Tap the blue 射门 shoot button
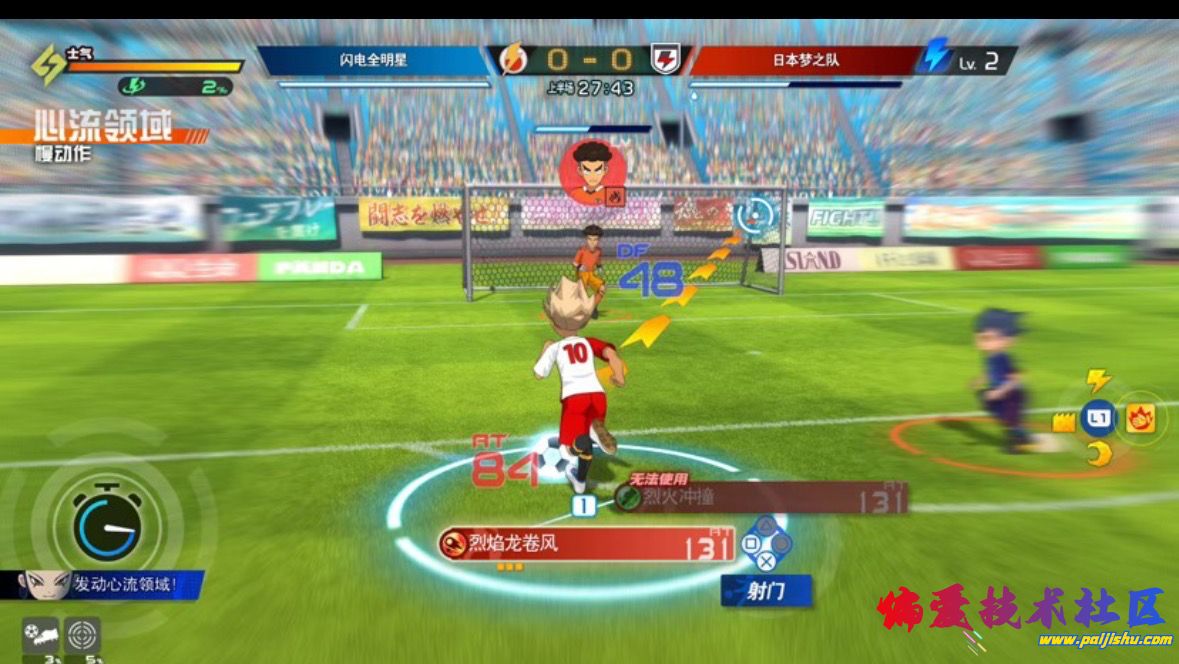The height and width of the screenshot is (664, 1179). coord(766,591)
